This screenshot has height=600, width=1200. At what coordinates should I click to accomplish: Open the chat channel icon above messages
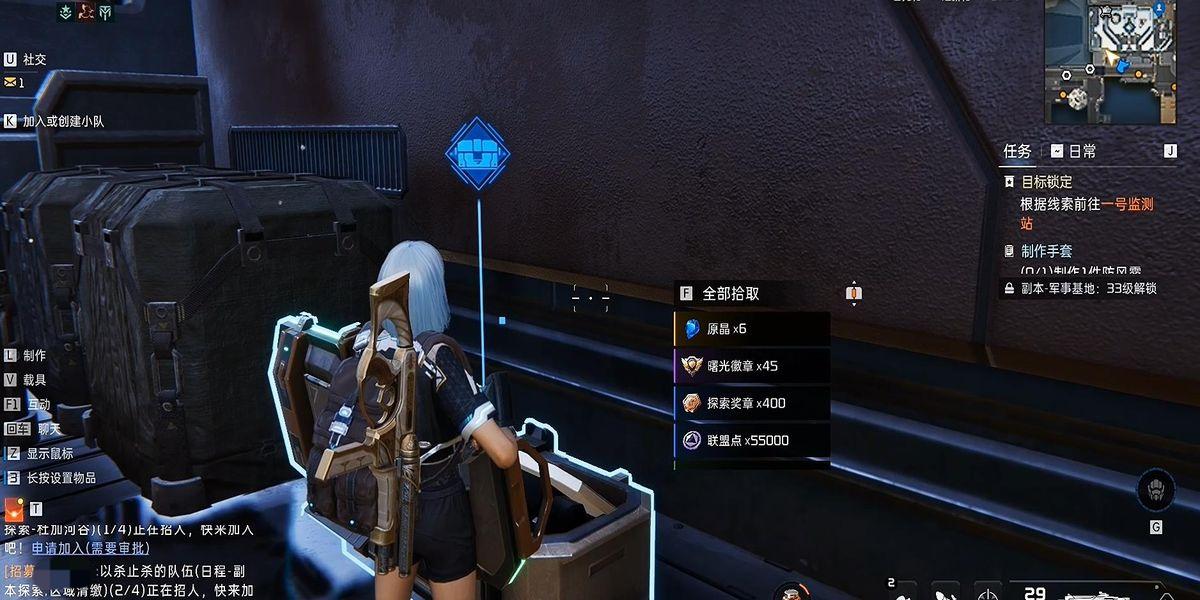click(13, 509)
